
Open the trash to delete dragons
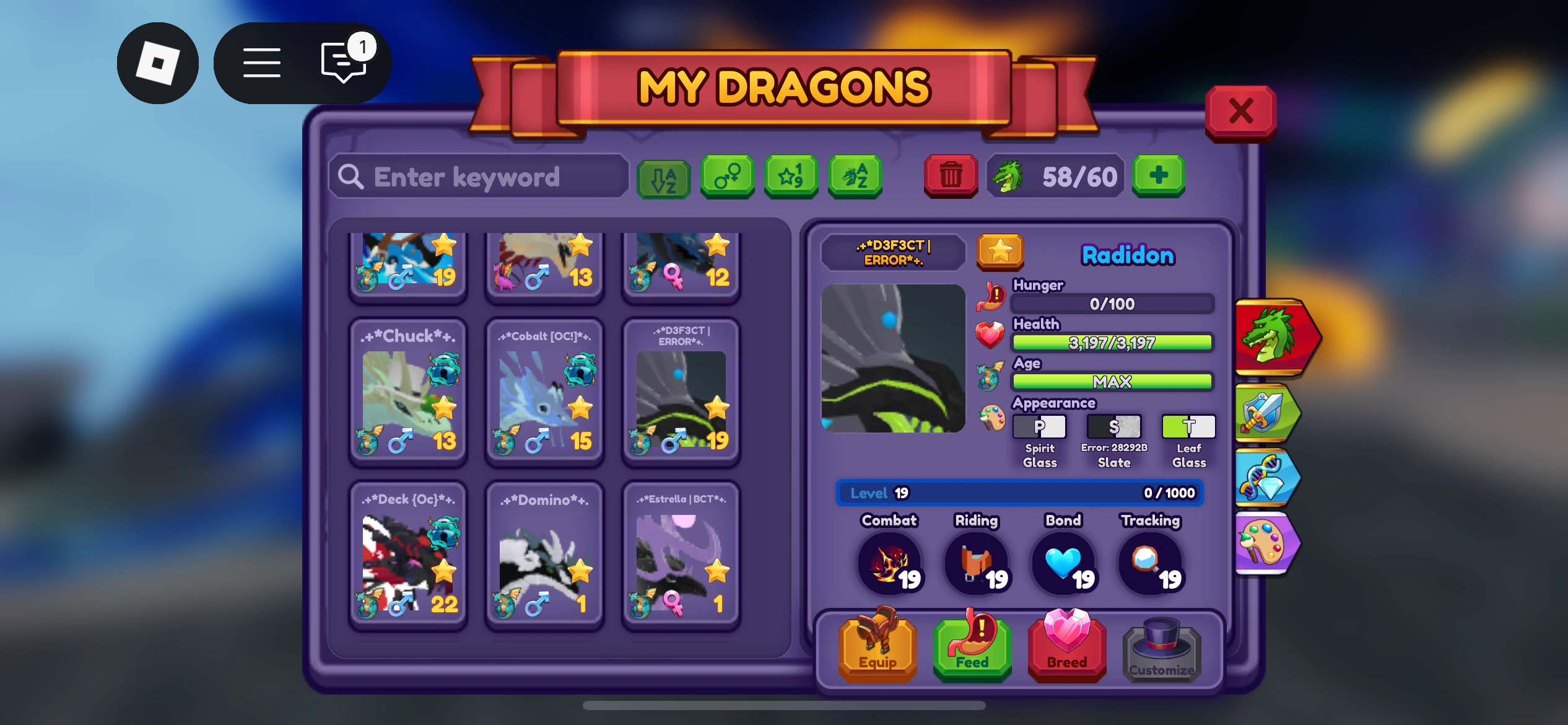point(951,176)
